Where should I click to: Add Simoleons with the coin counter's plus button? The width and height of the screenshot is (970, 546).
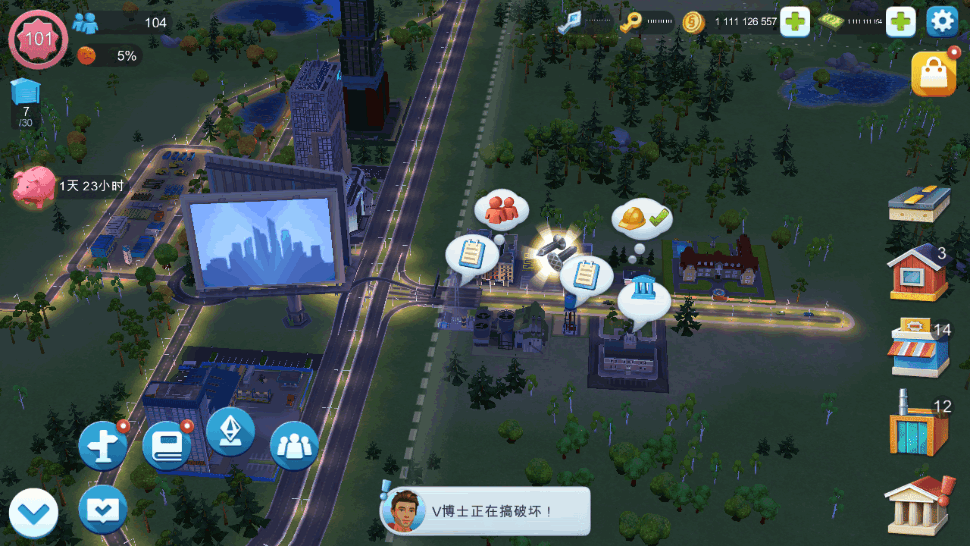click(x=795, y=21)
